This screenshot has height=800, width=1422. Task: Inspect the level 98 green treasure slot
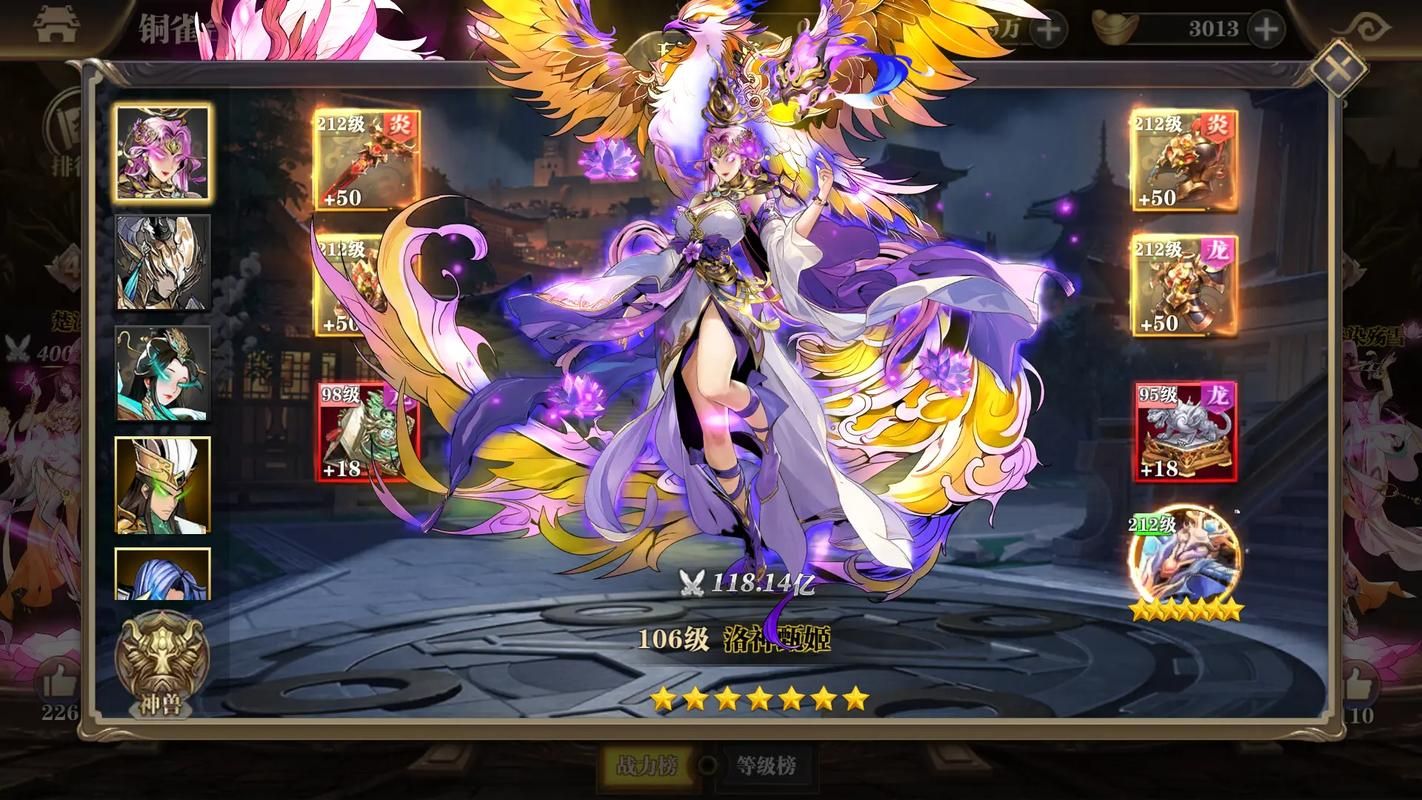(x=367, y=430)
